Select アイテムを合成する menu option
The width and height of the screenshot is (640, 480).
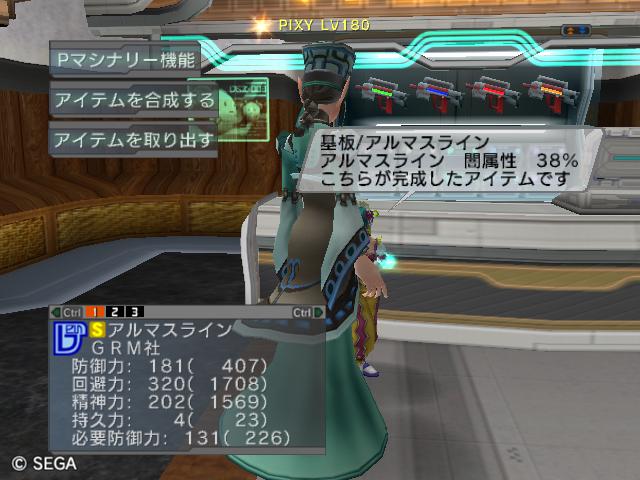pos(134,99)
